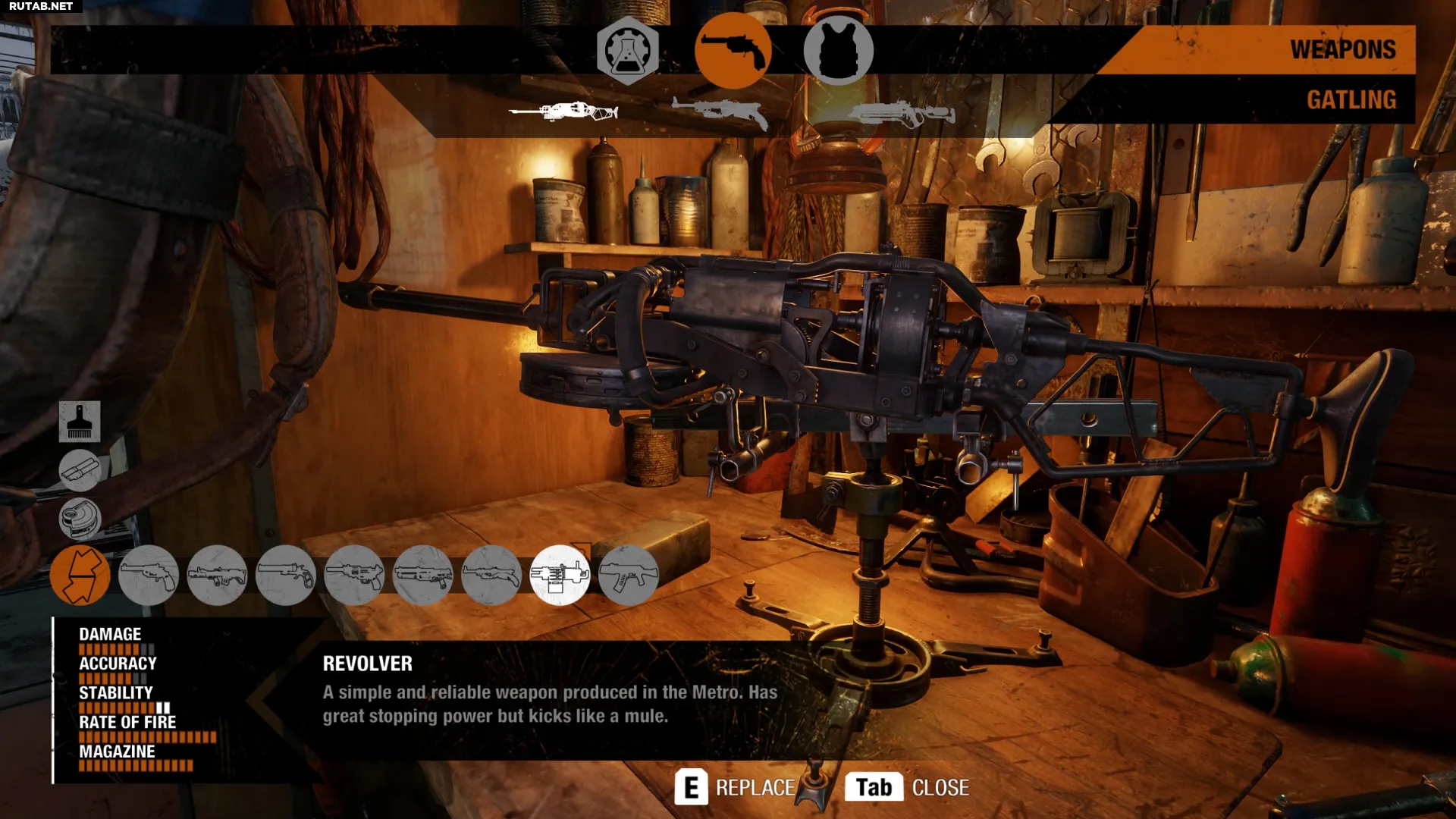This screenshot has width=1456, height=819.
Task: Click Tab CLOSE to exit workbench
Action: tap(906, 787)
